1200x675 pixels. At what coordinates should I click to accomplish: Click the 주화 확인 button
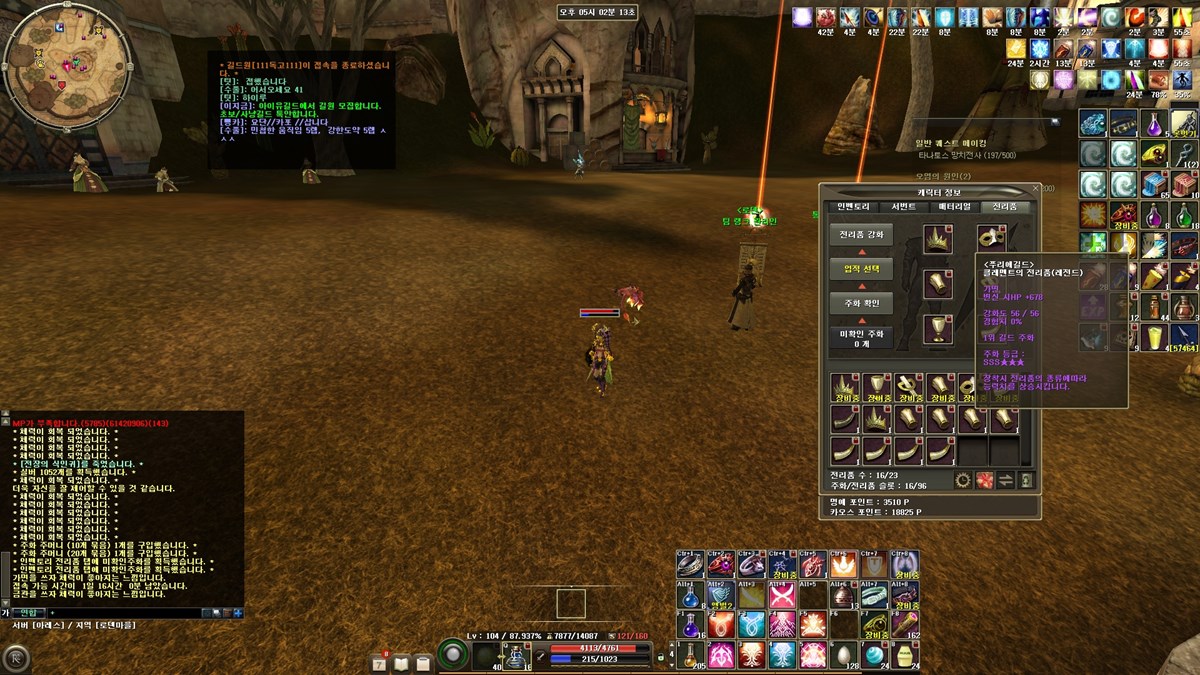click(860, 304)
